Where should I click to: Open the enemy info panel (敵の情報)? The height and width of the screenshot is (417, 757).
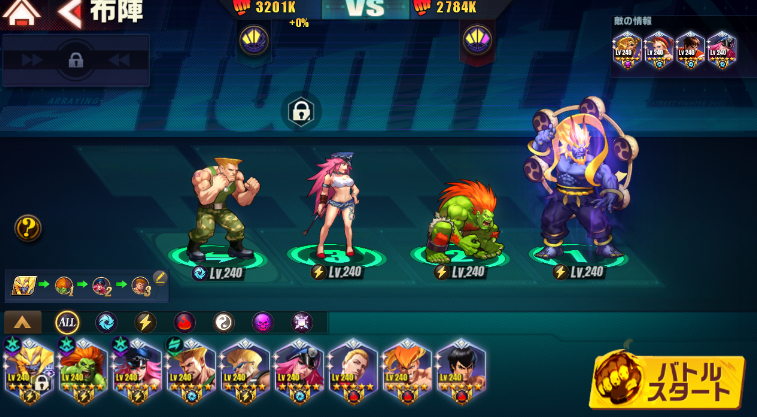click(x=675, y=48)
